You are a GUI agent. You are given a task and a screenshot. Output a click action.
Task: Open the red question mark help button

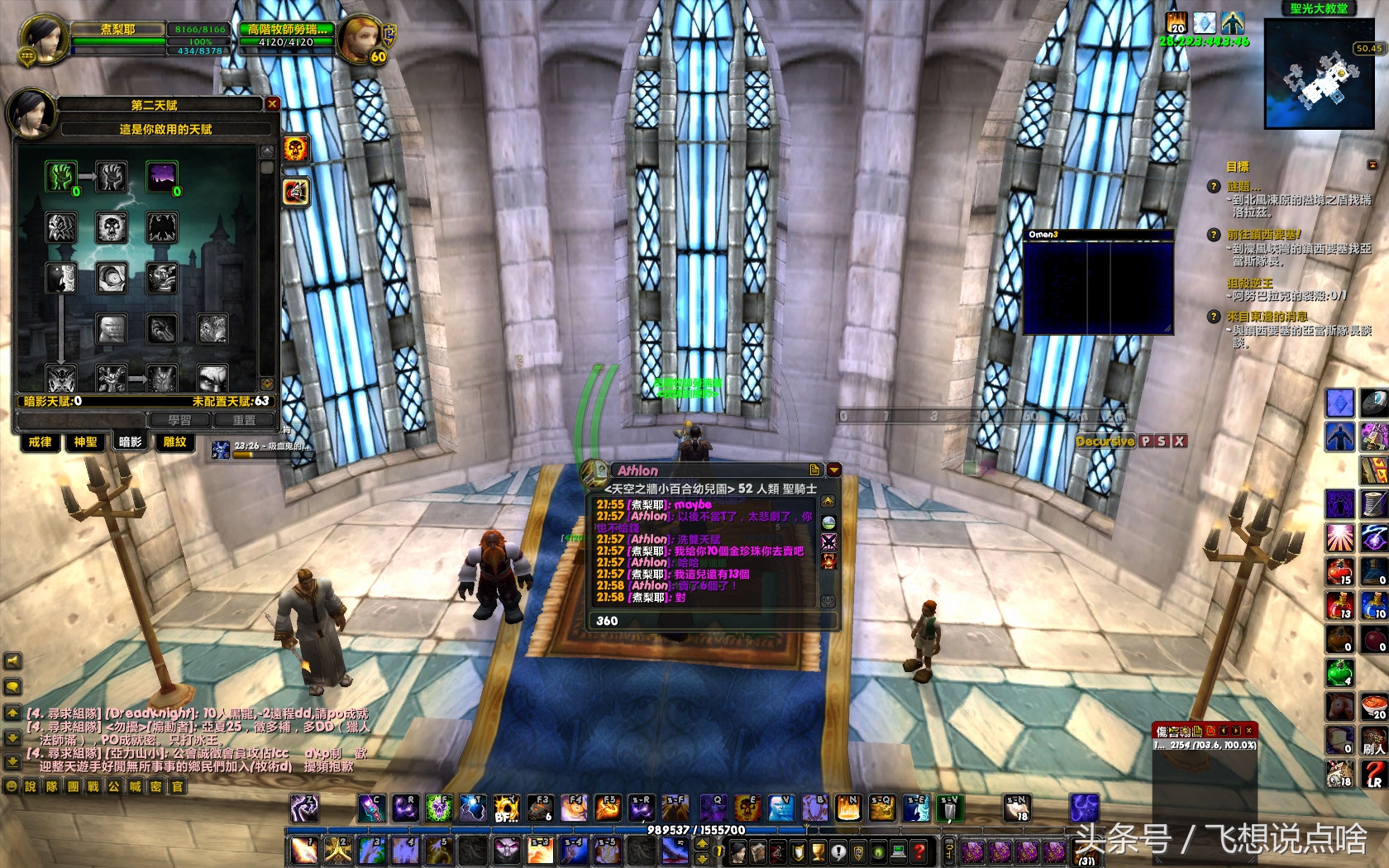coord(919,851)
